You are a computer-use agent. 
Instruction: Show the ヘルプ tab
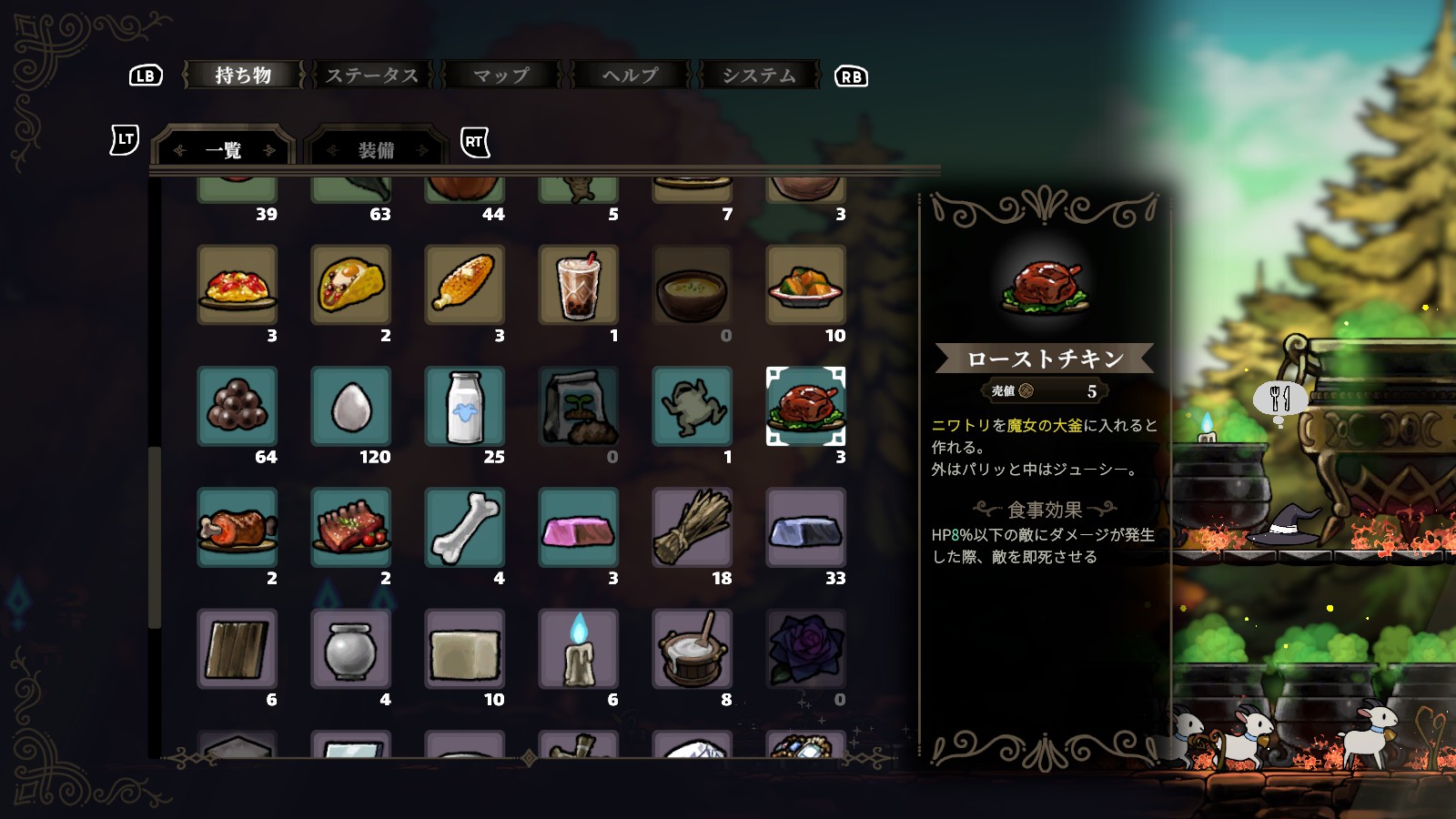pos(630,76)
